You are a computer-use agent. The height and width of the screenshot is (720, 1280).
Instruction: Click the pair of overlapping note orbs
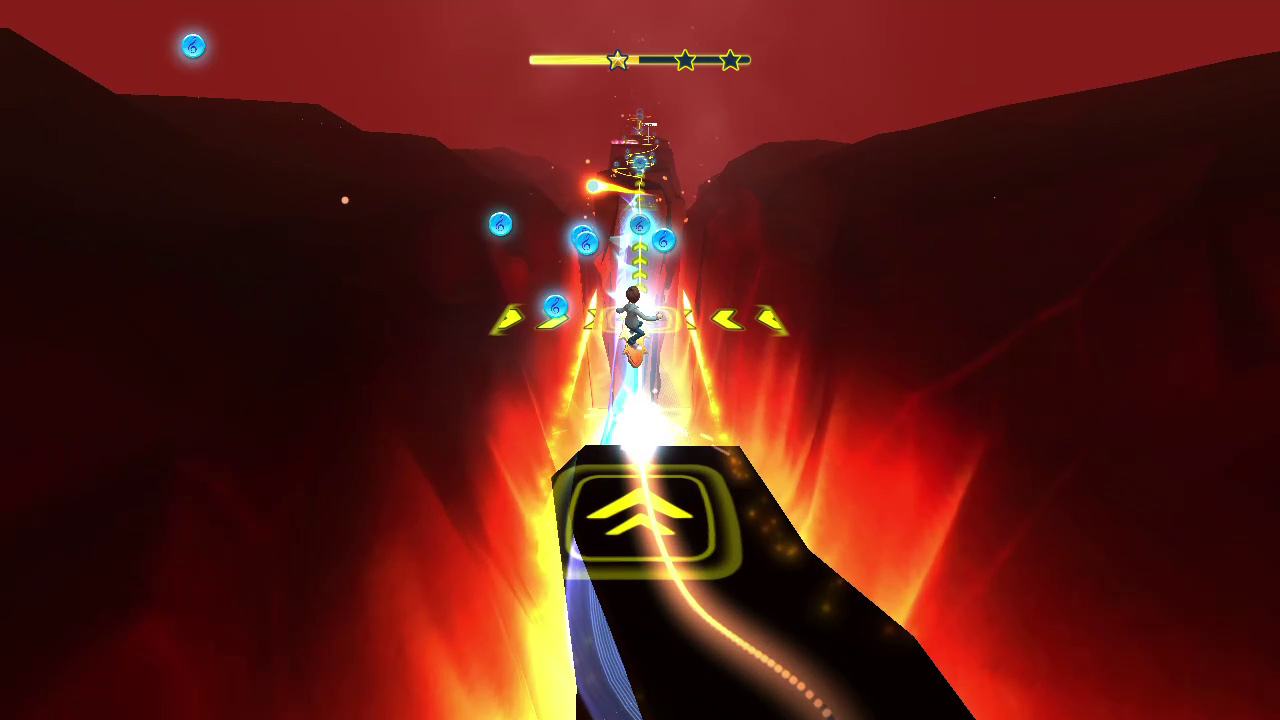point(585,240)
